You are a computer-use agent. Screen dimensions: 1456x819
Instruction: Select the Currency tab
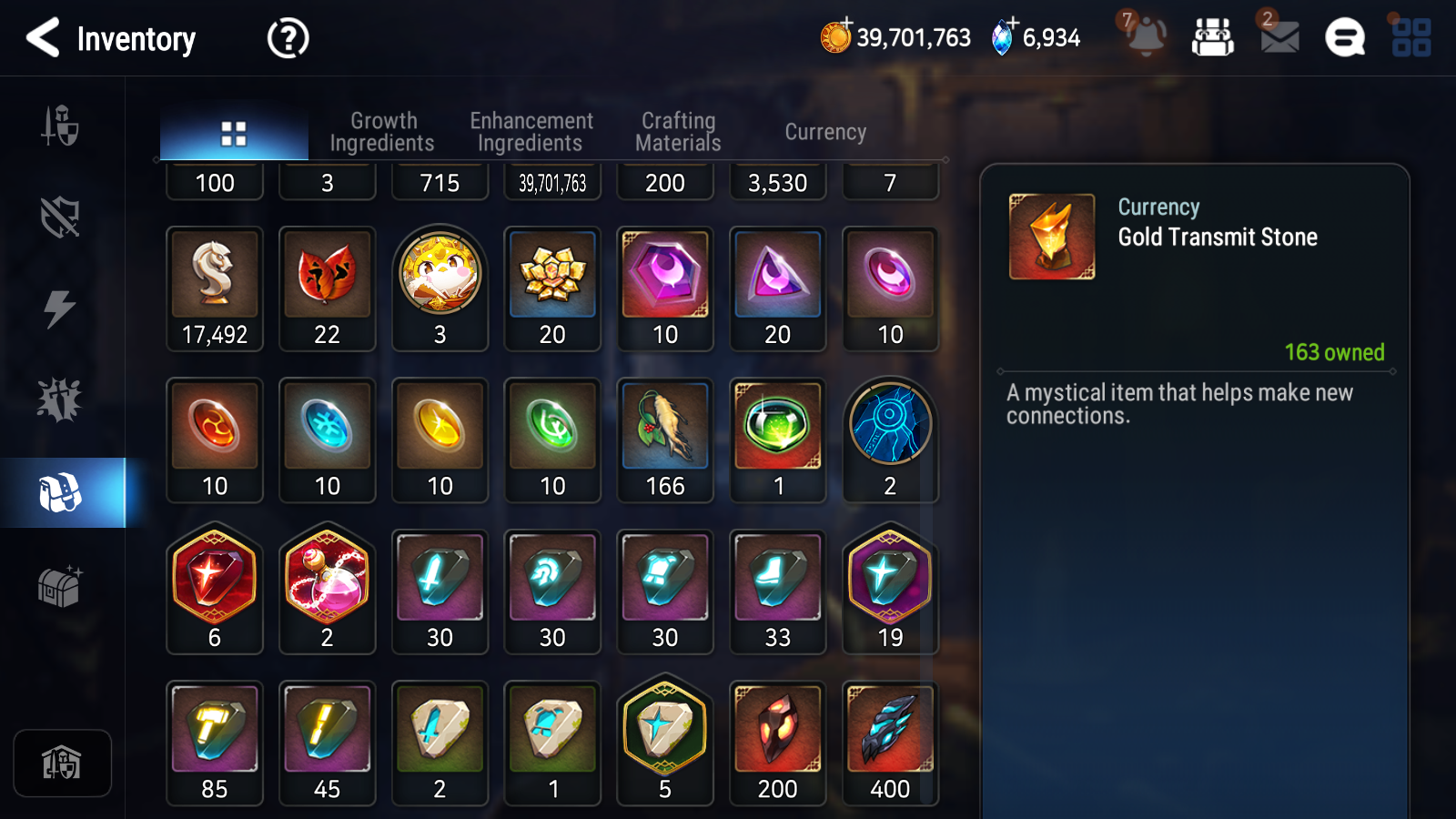tap(825, 132)
